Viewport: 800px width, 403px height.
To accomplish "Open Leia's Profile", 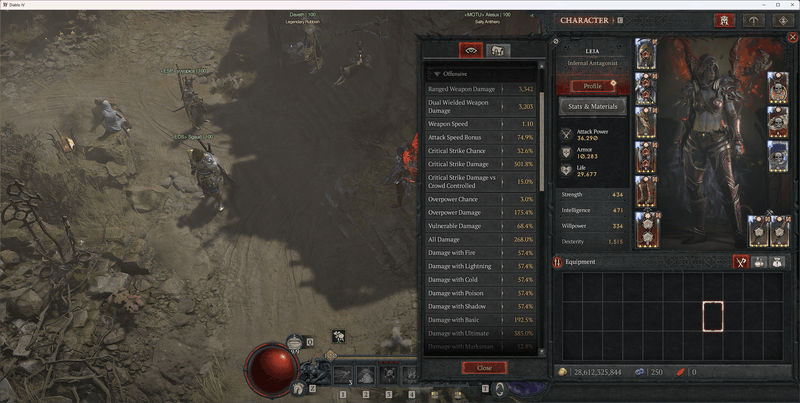I will 592,86.
